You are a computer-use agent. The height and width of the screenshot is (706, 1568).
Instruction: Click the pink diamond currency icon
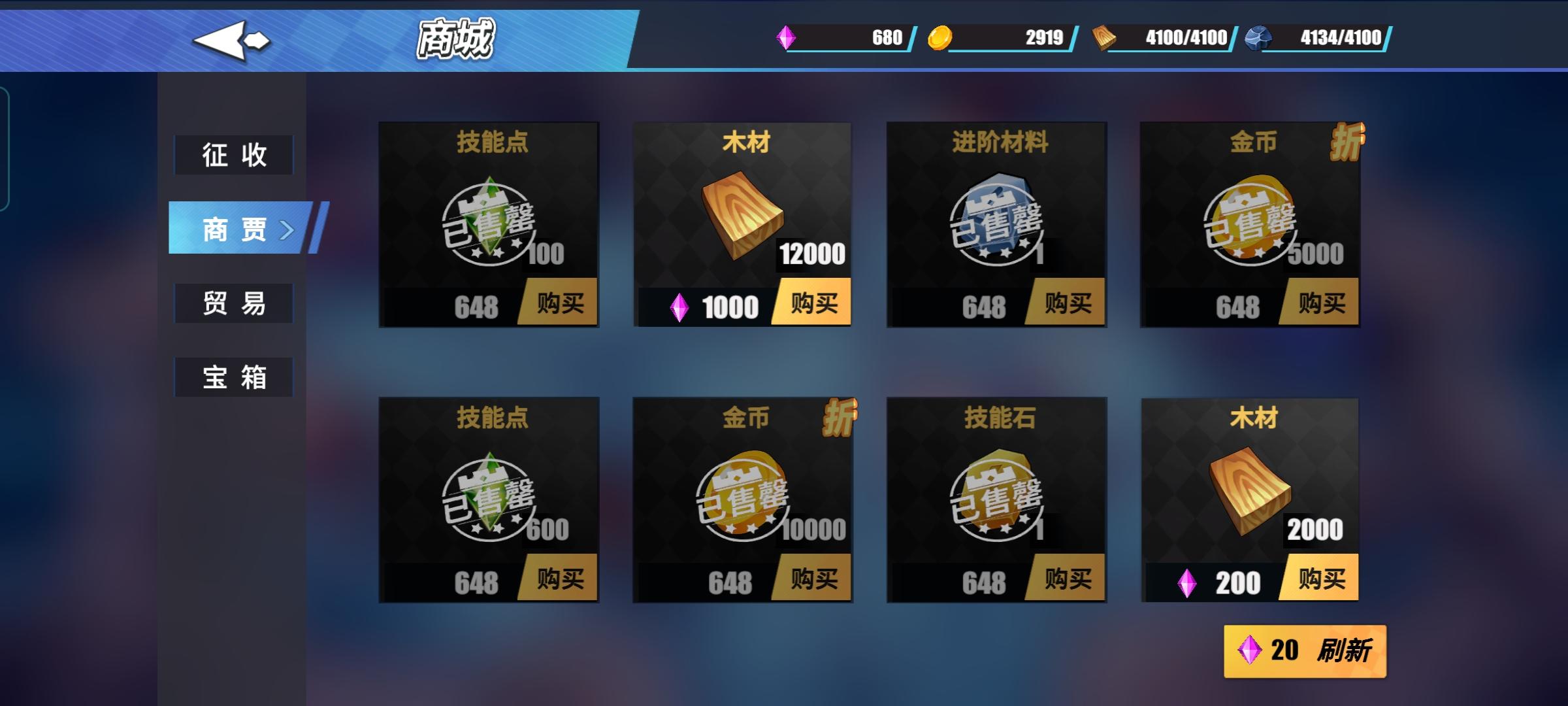coord(787,37)
